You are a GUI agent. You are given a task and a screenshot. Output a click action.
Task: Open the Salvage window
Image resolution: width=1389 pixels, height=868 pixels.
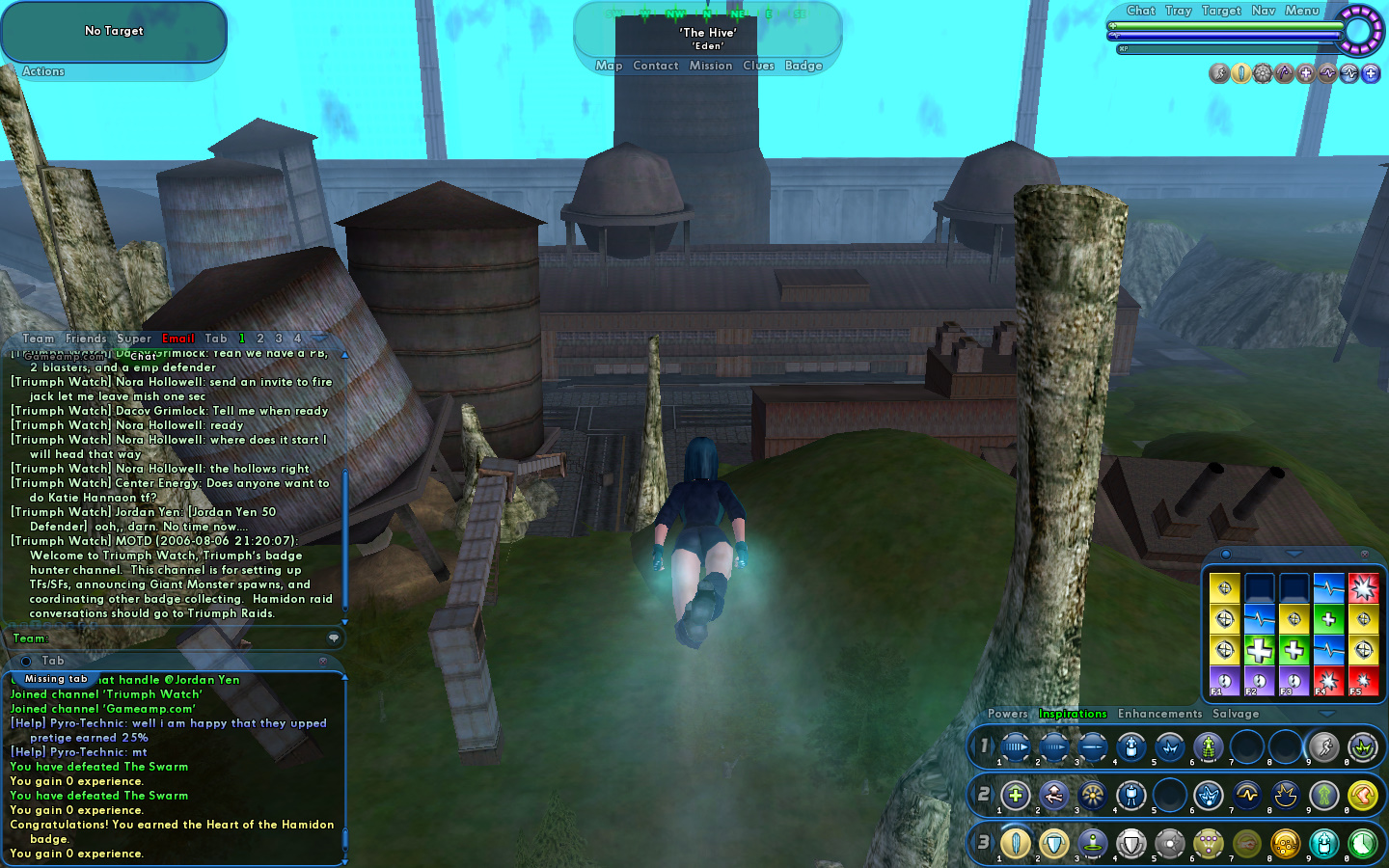coord(1236,714)
